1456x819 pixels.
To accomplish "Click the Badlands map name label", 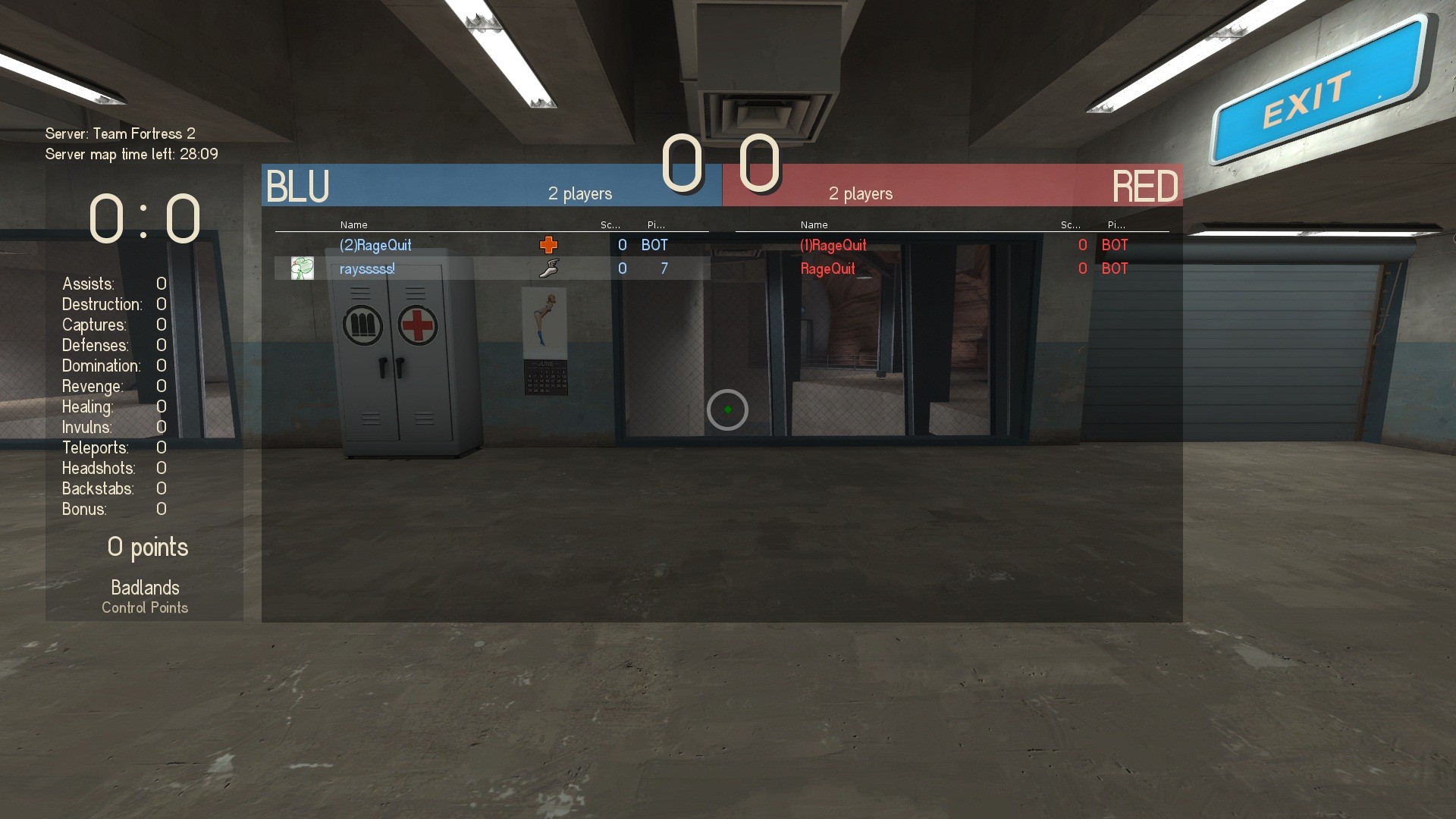I will 144,587.
